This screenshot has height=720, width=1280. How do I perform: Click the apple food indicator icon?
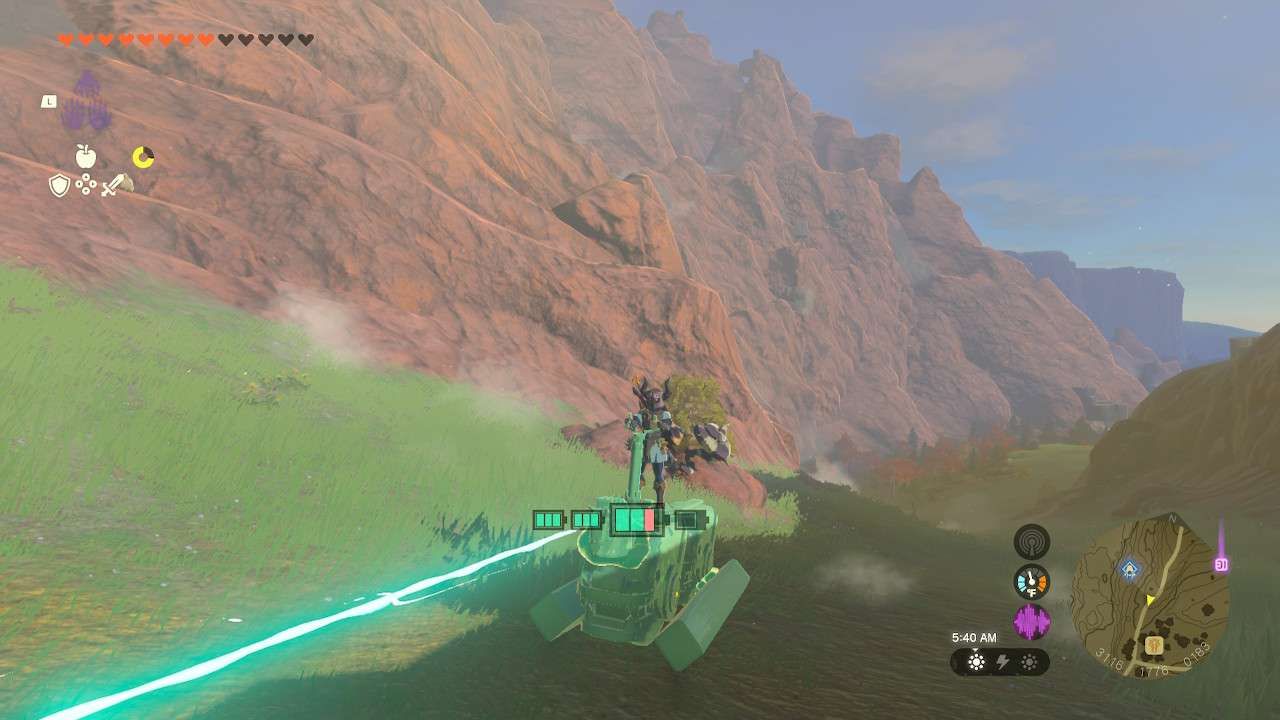click(86, 156)
